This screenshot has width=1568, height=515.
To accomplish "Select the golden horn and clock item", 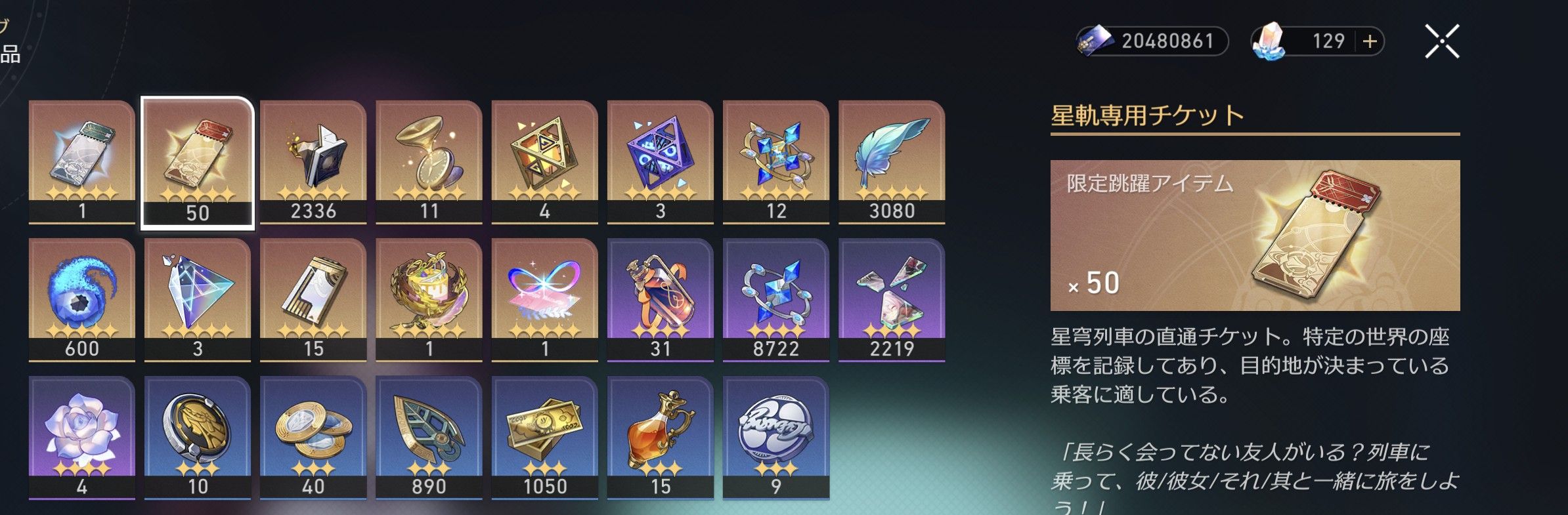I will [429, 161].
